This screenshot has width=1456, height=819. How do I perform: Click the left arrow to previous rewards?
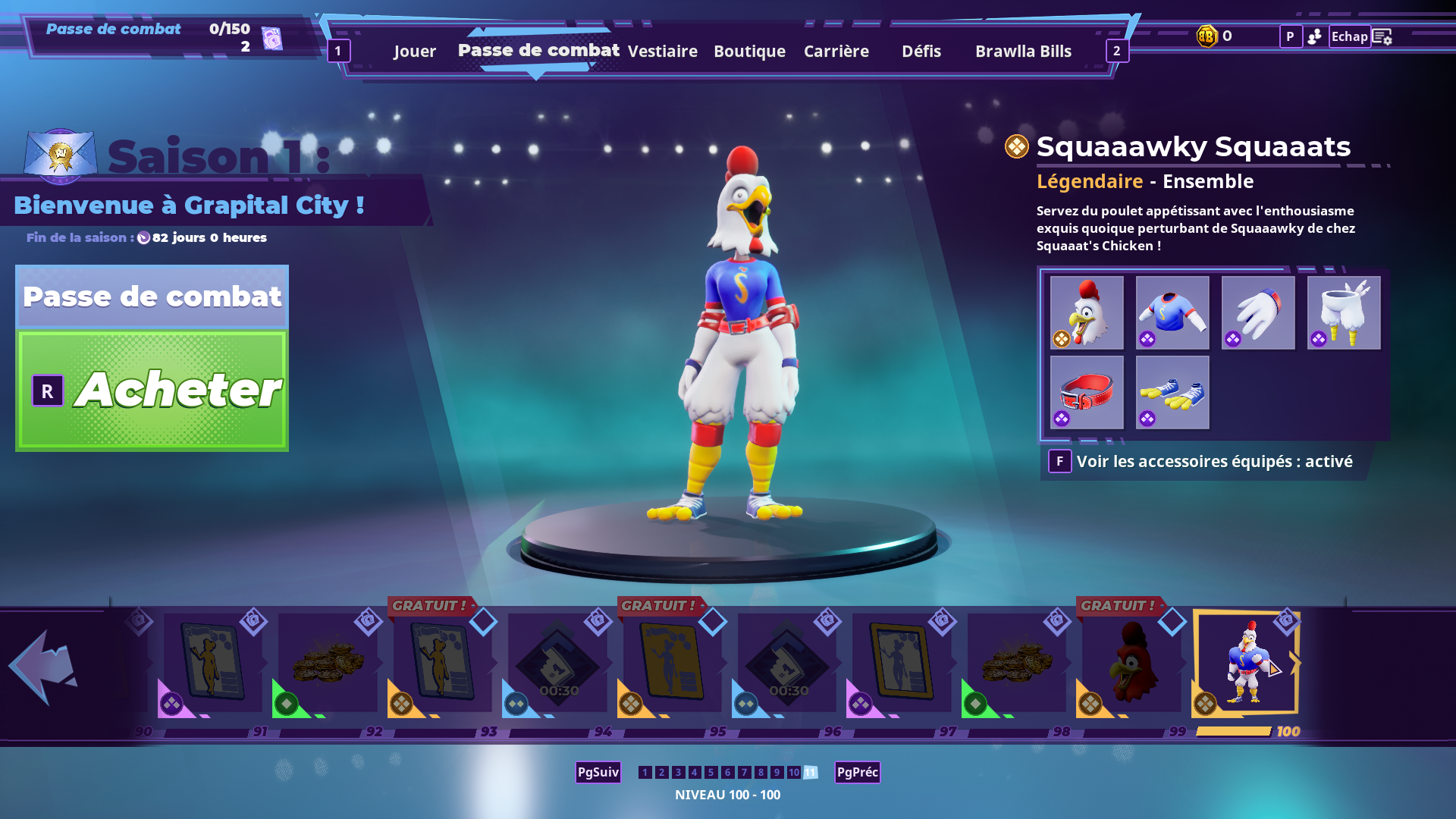tap(43, 666)
